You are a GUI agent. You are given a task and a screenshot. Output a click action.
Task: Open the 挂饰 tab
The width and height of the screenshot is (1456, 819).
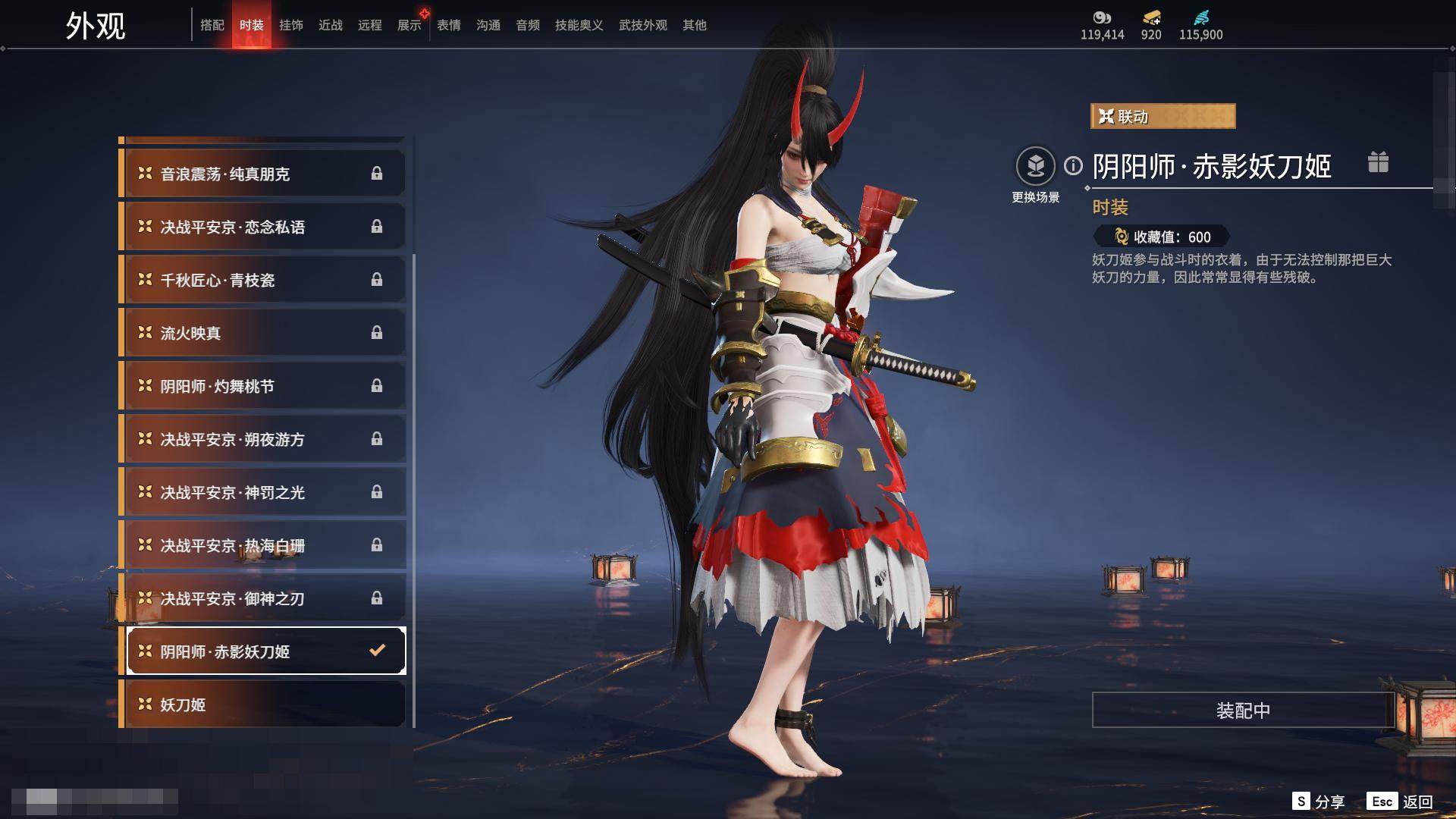(291, 26)
